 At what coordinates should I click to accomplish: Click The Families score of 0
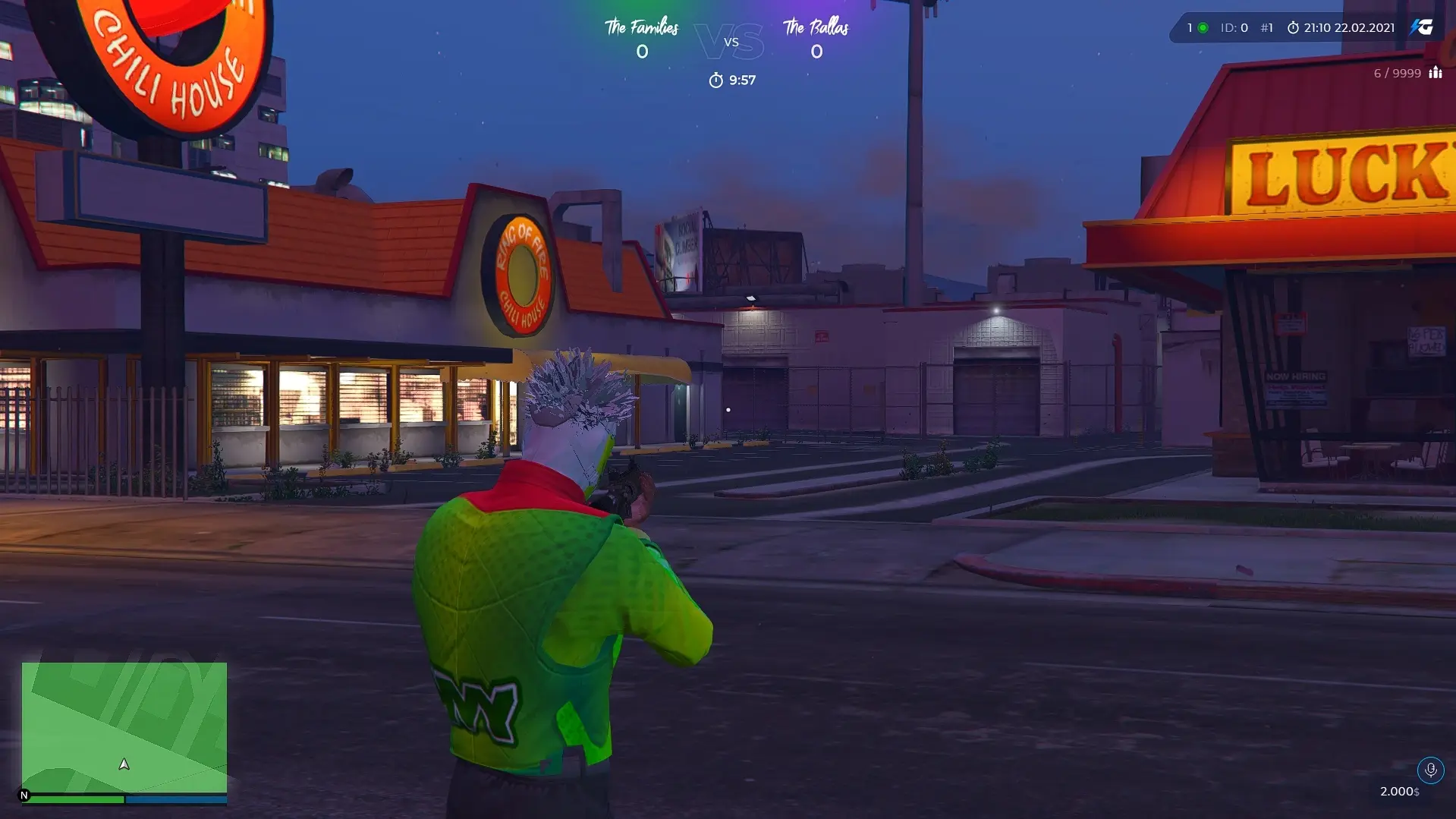pos(642,52)
